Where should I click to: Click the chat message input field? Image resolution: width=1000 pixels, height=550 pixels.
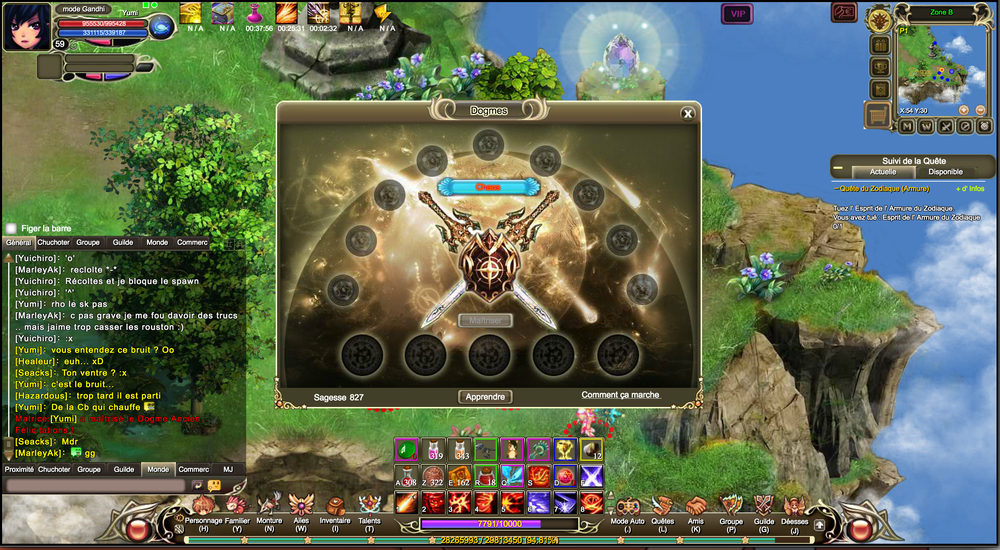click(95, 485)
